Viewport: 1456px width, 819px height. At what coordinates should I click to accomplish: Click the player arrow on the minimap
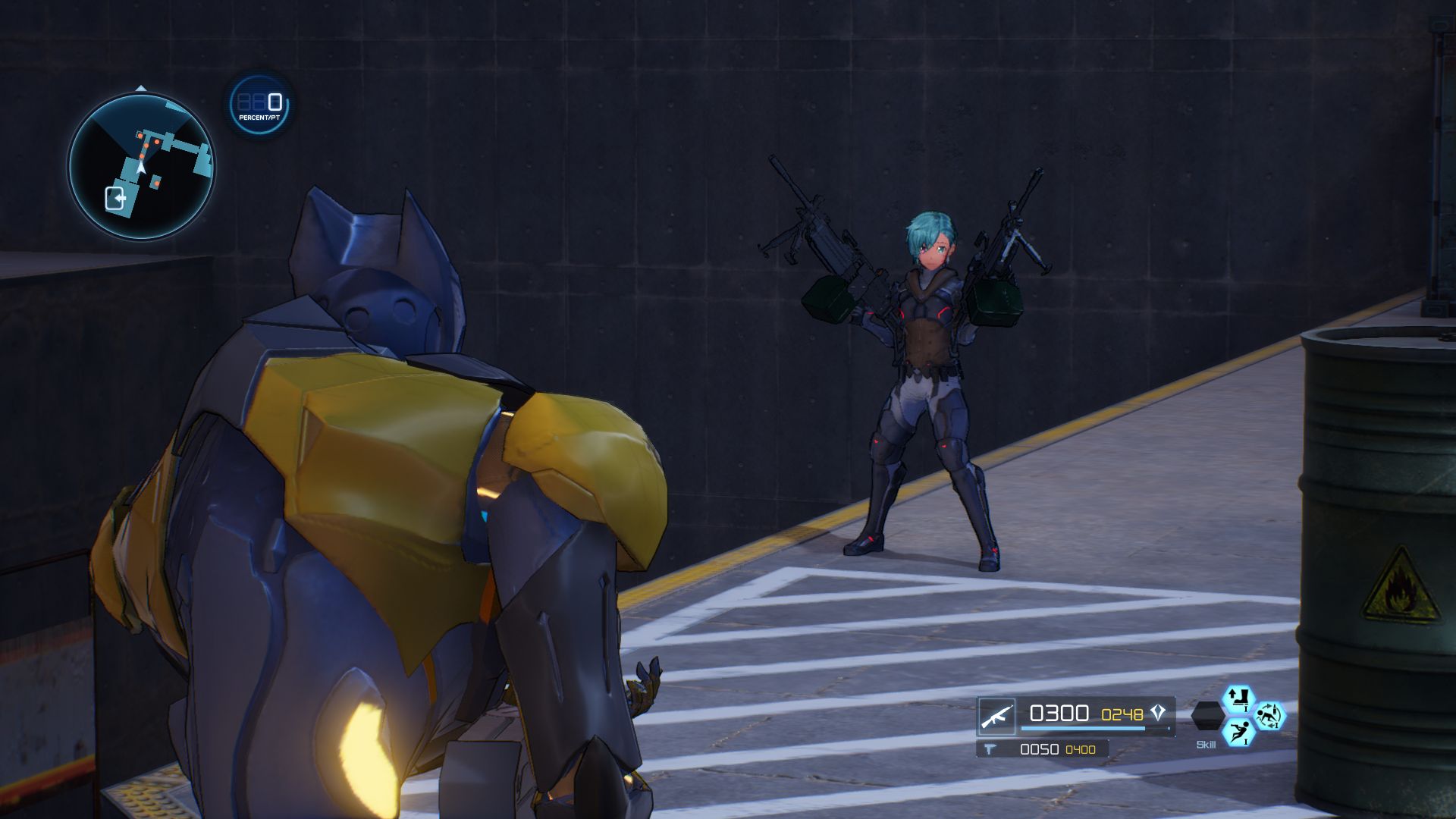[x=141, y=168]
